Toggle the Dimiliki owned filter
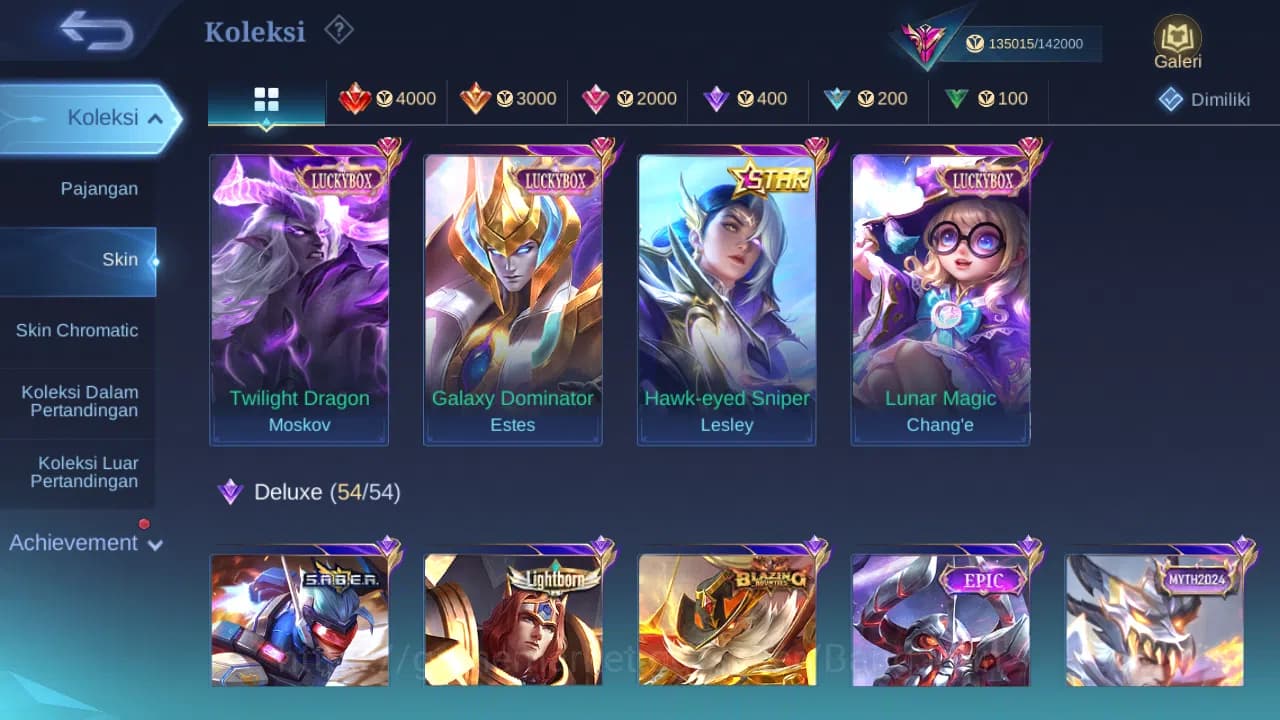The height and width of the screenshot is (720, 1280). click(x=1203, y=99)
